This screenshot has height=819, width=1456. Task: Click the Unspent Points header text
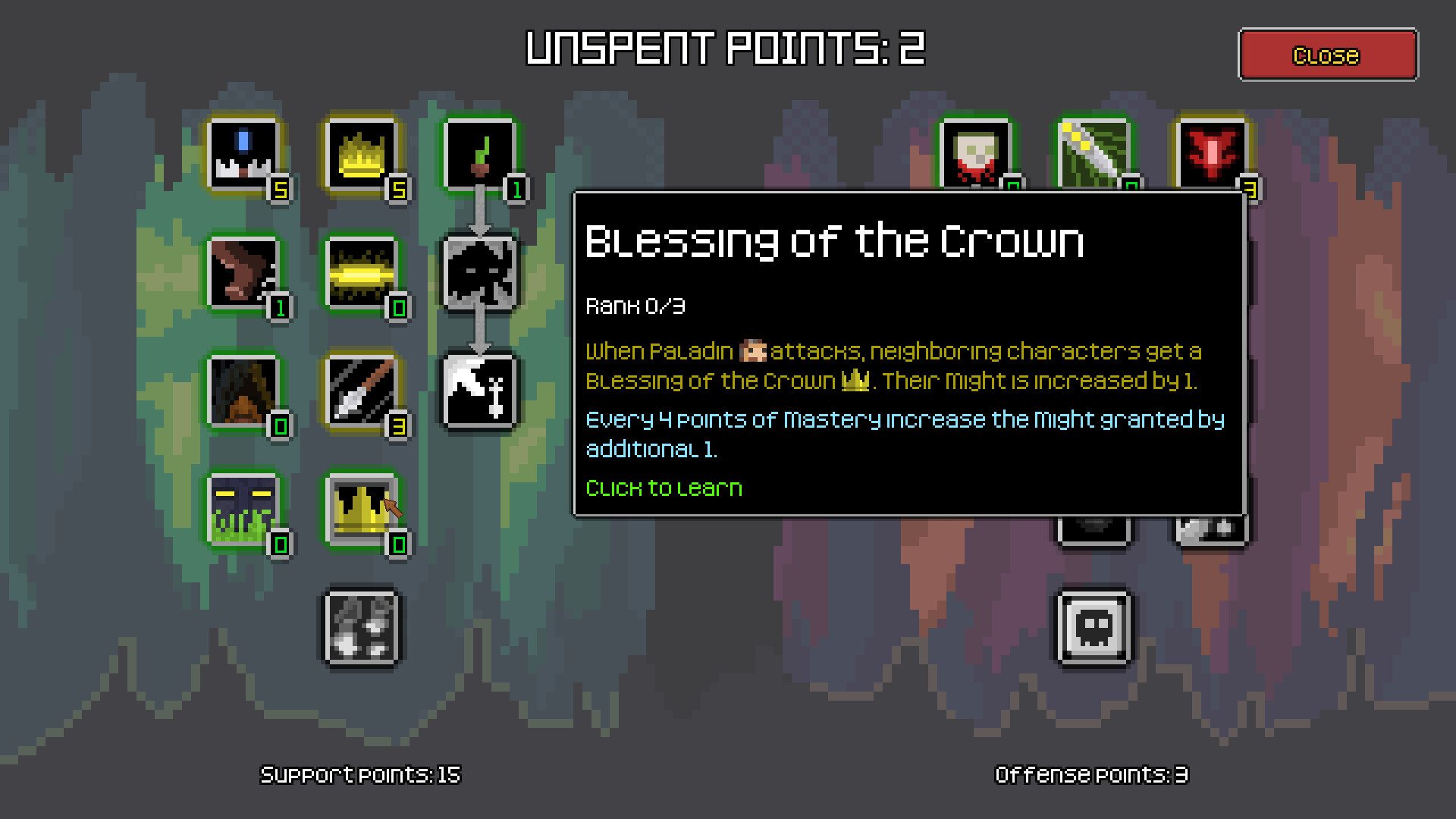[724, 48]
